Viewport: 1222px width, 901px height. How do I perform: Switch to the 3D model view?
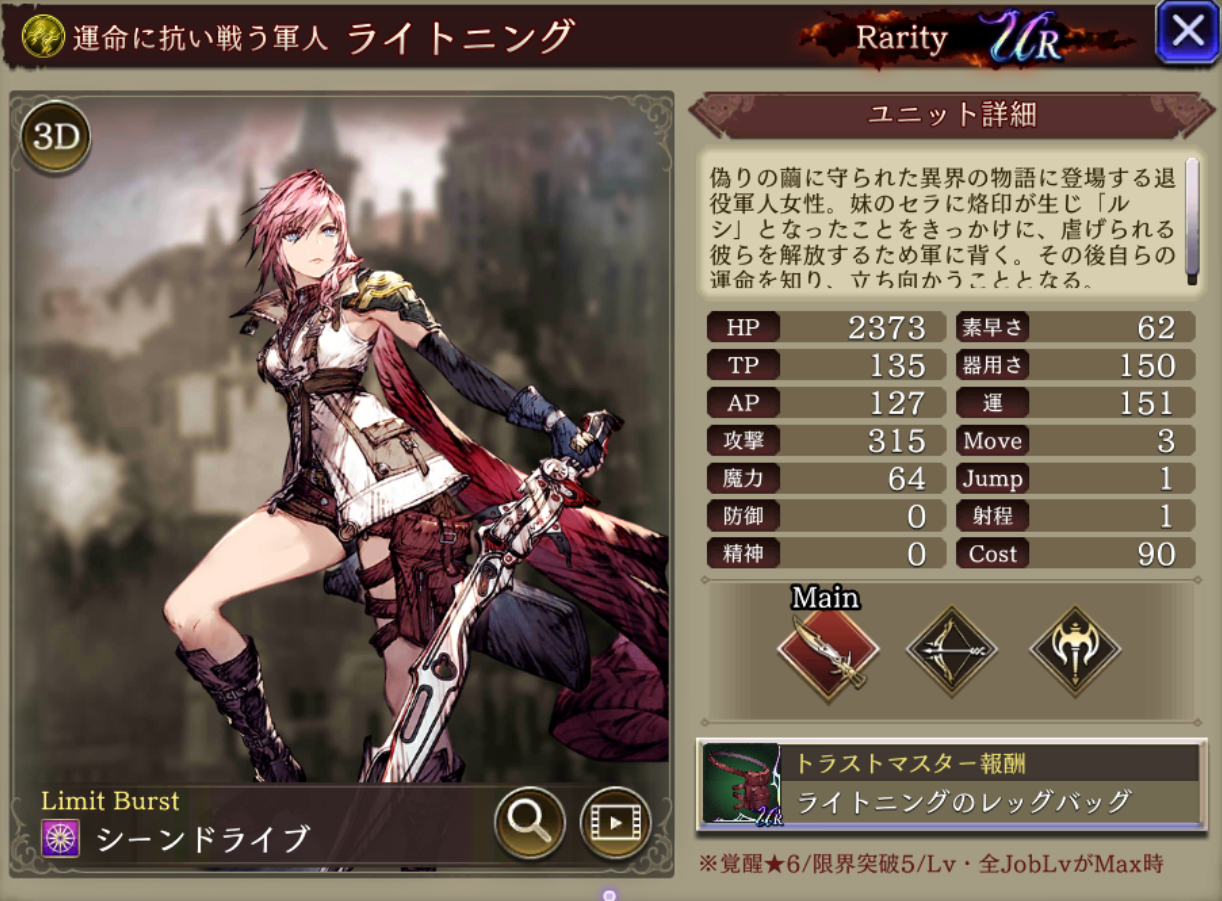[x=56, y=138]
